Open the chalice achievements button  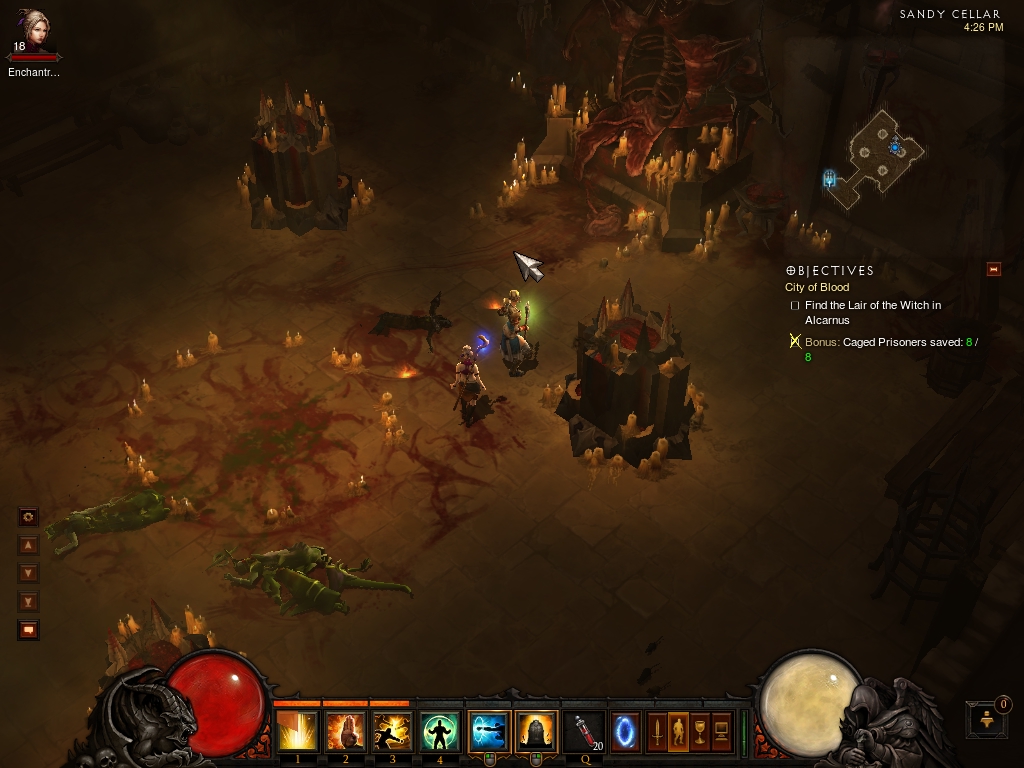click(700, 732)
